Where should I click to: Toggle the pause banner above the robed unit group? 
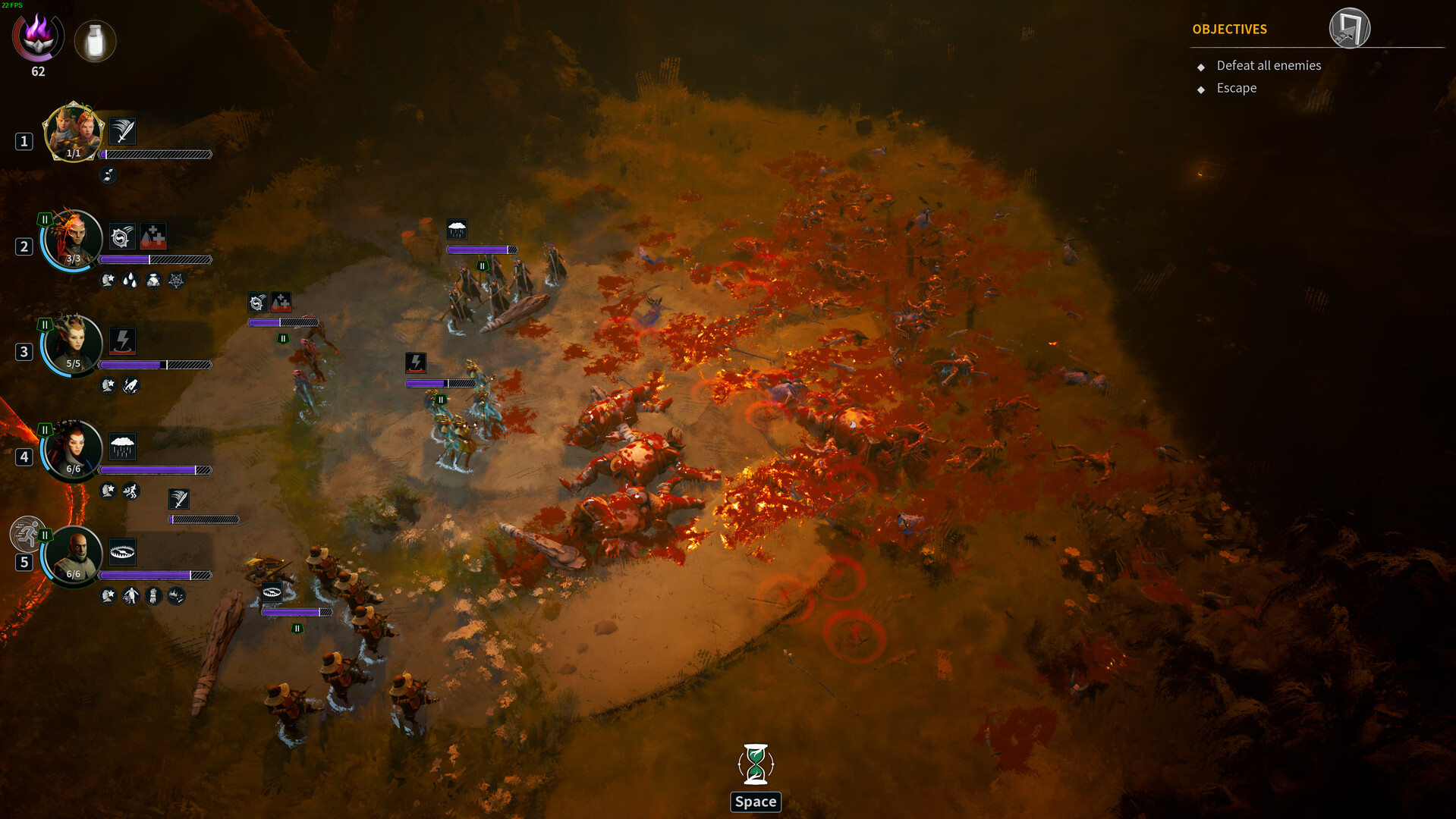click(481, 266)
